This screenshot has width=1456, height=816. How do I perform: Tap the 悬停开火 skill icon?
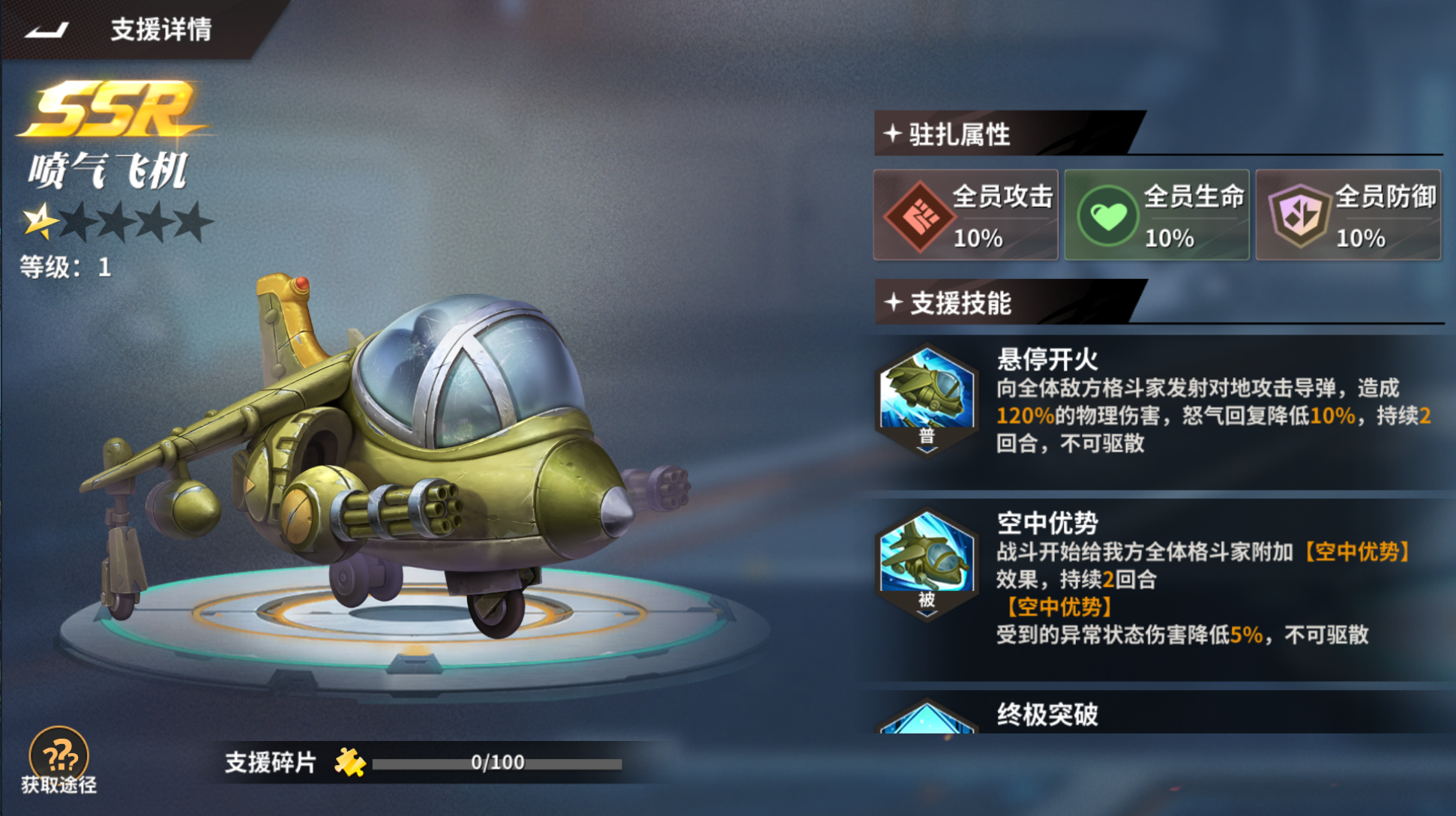point(927,398)
